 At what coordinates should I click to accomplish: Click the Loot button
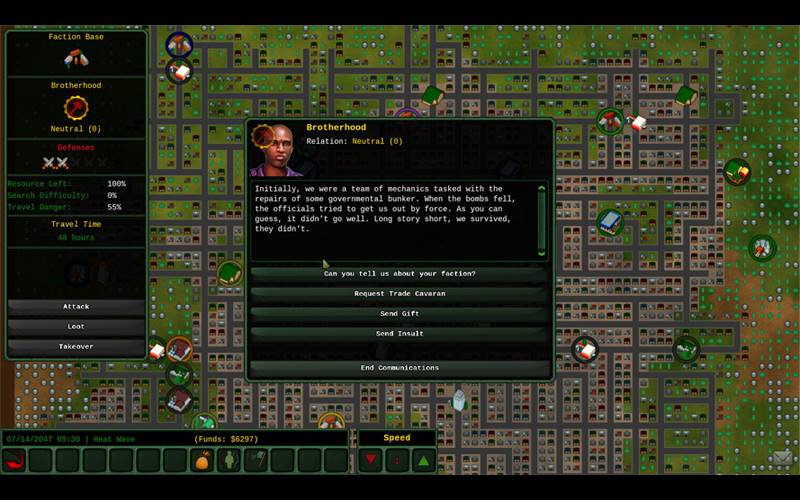tap(76, 327)
